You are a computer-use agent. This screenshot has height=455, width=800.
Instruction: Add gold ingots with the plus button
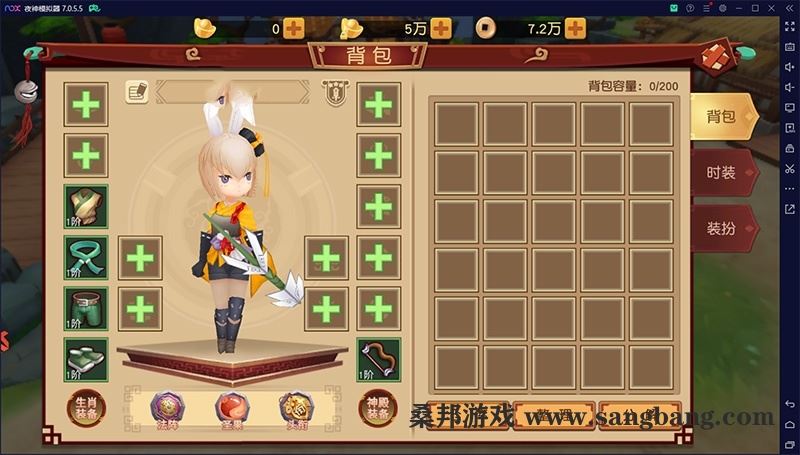[293, 29]
